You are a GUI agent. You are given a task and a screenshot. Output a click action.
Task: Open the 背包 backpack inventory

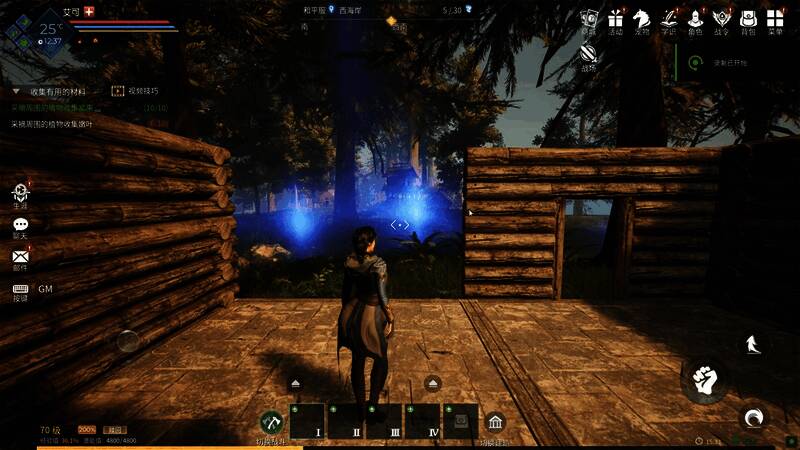coord(747,19)
